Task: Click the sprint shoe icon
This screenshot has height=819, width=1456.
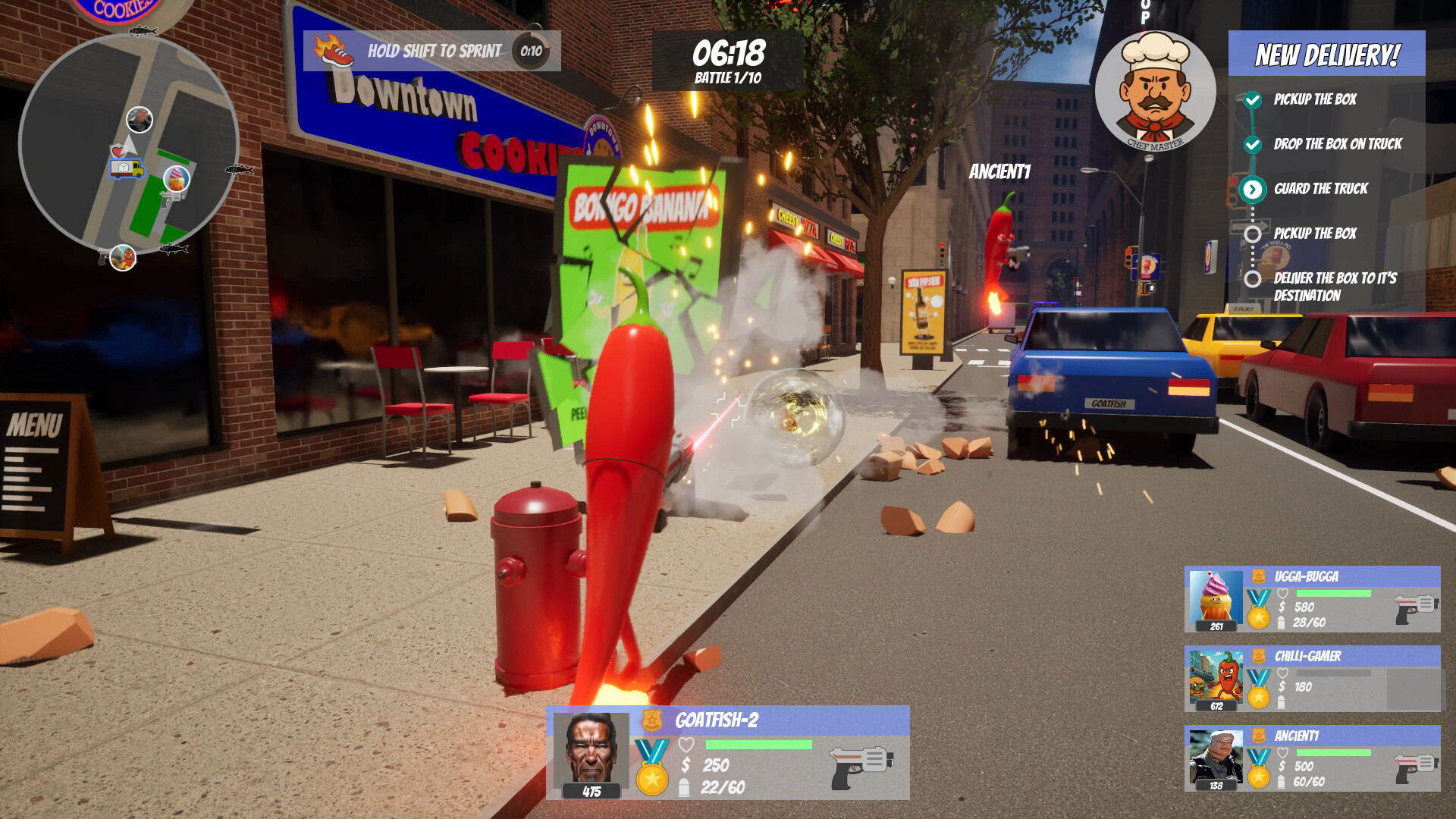Action: click(x=334, y=51)
